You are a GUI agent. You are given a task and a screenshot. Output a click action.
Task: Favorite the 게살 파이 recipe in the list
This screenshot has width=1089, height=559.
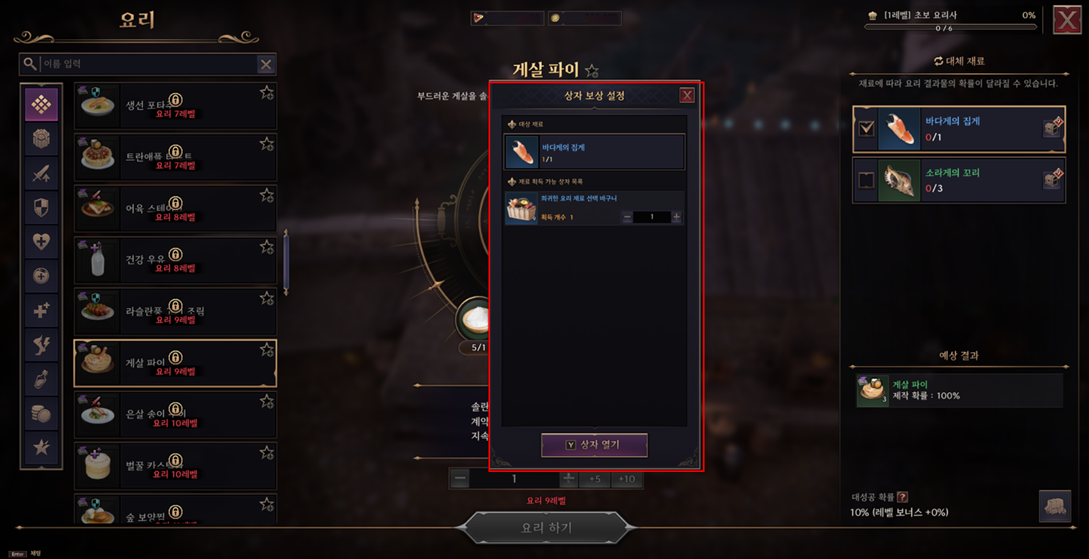pyautogui.click(x=267, y=350)
